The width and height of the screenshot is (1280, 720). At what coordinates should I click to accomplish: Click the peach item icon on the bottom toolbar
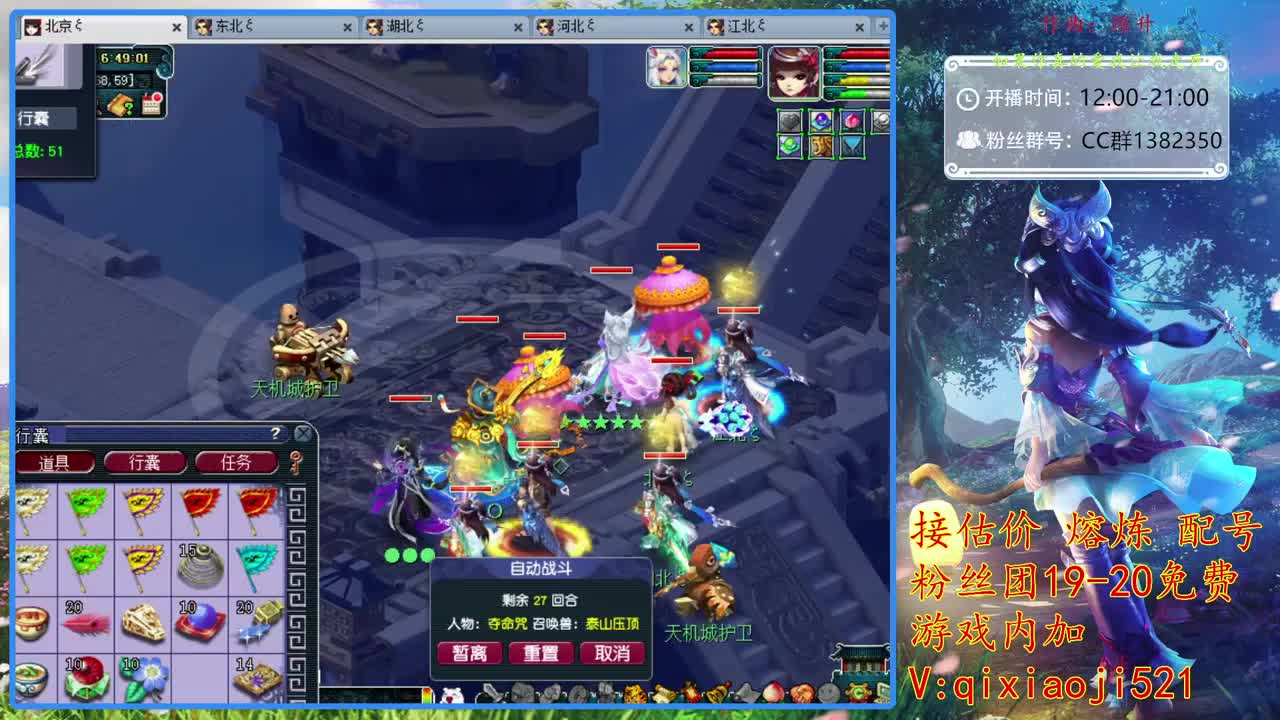coord(773,693)
